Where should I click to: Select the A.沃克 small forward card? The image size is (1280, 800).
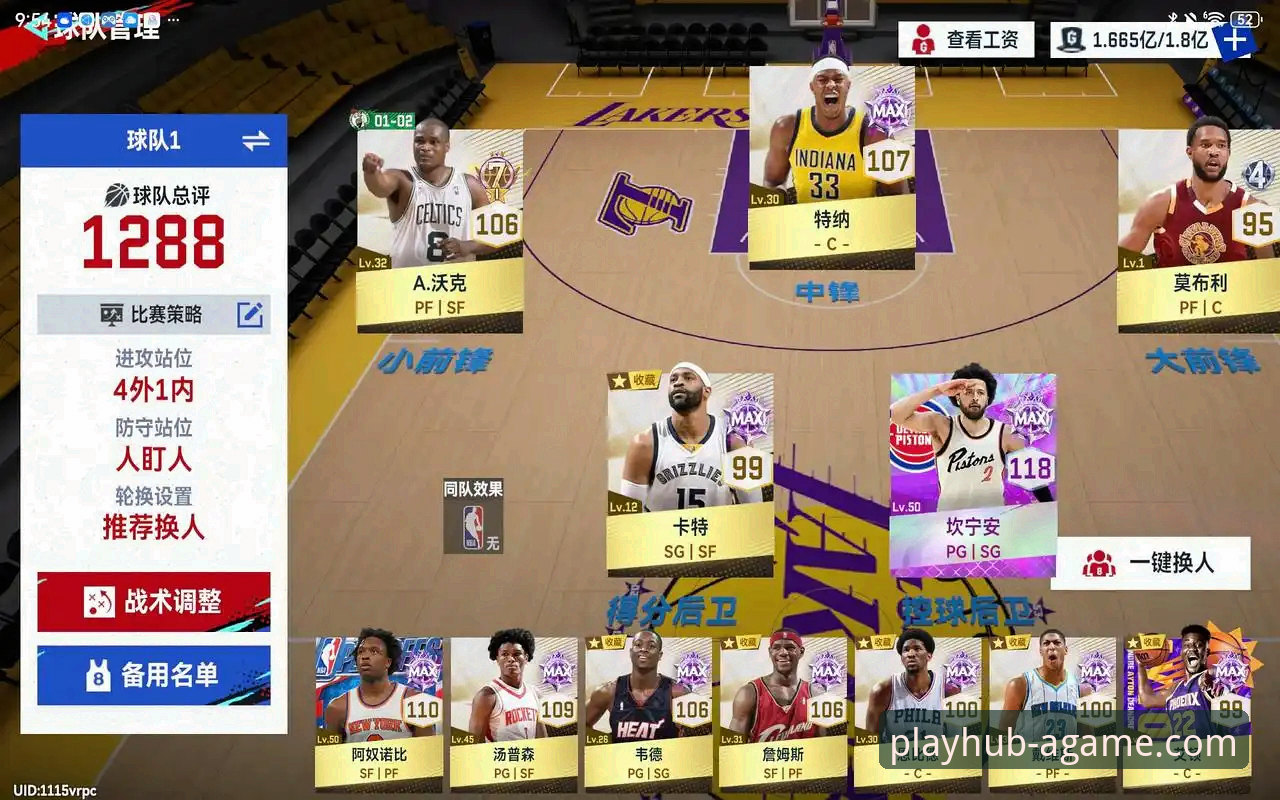click(440, 230)
